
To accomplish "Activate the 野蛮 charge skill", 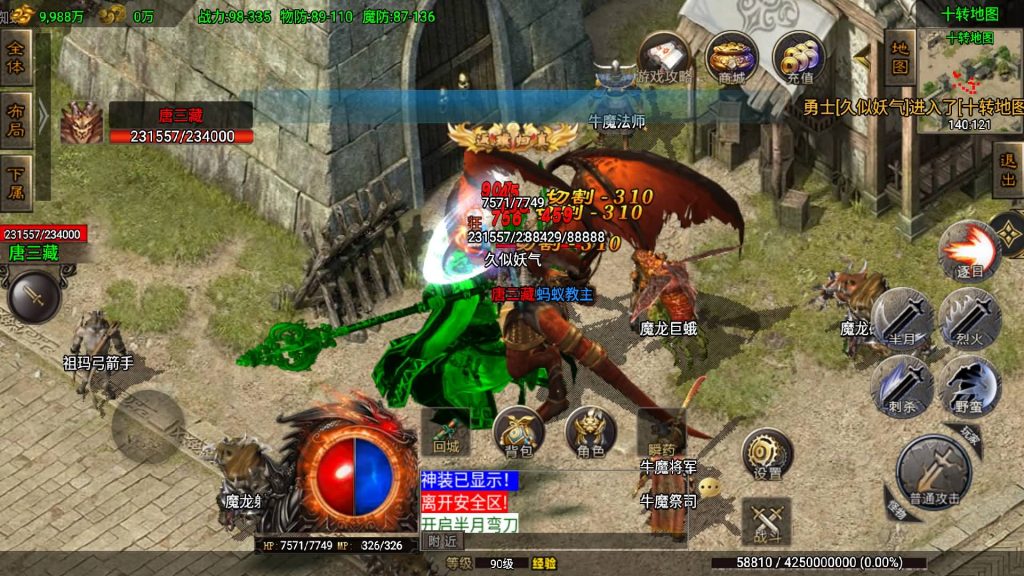I will (x=969, y=385).
